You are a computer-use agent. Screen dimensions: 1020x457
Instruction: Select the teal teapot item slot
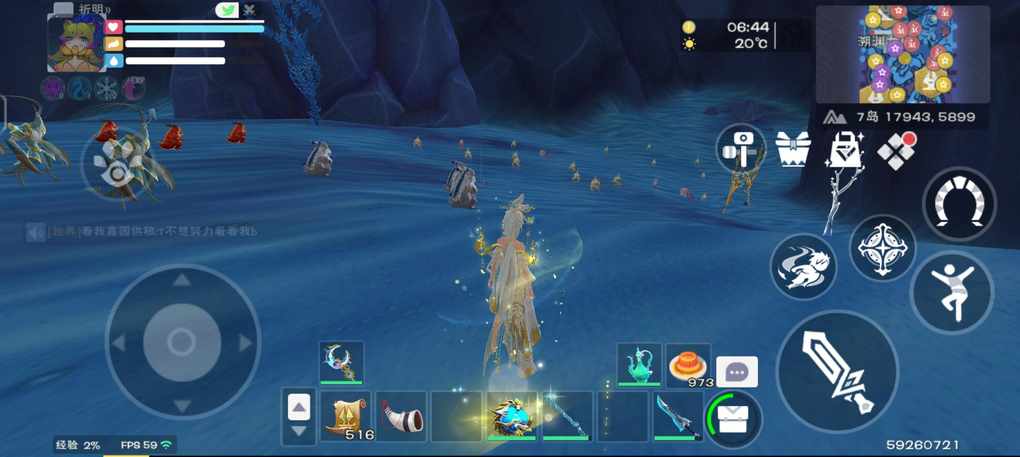639,364
